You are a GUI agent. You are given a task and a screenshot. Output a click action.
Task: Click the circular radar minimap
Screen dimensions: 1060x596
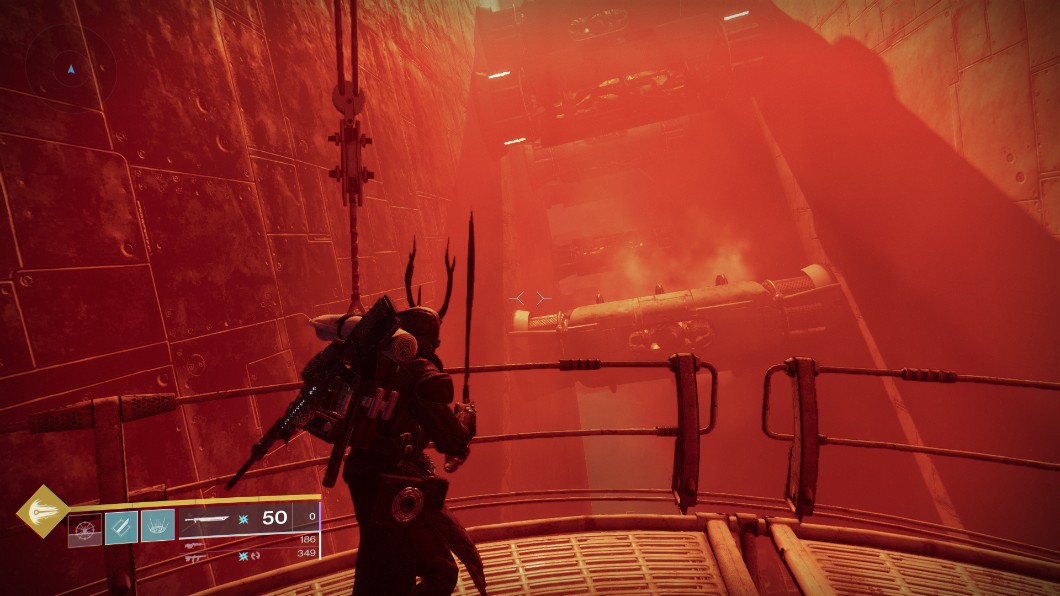[x=70, y=69]
